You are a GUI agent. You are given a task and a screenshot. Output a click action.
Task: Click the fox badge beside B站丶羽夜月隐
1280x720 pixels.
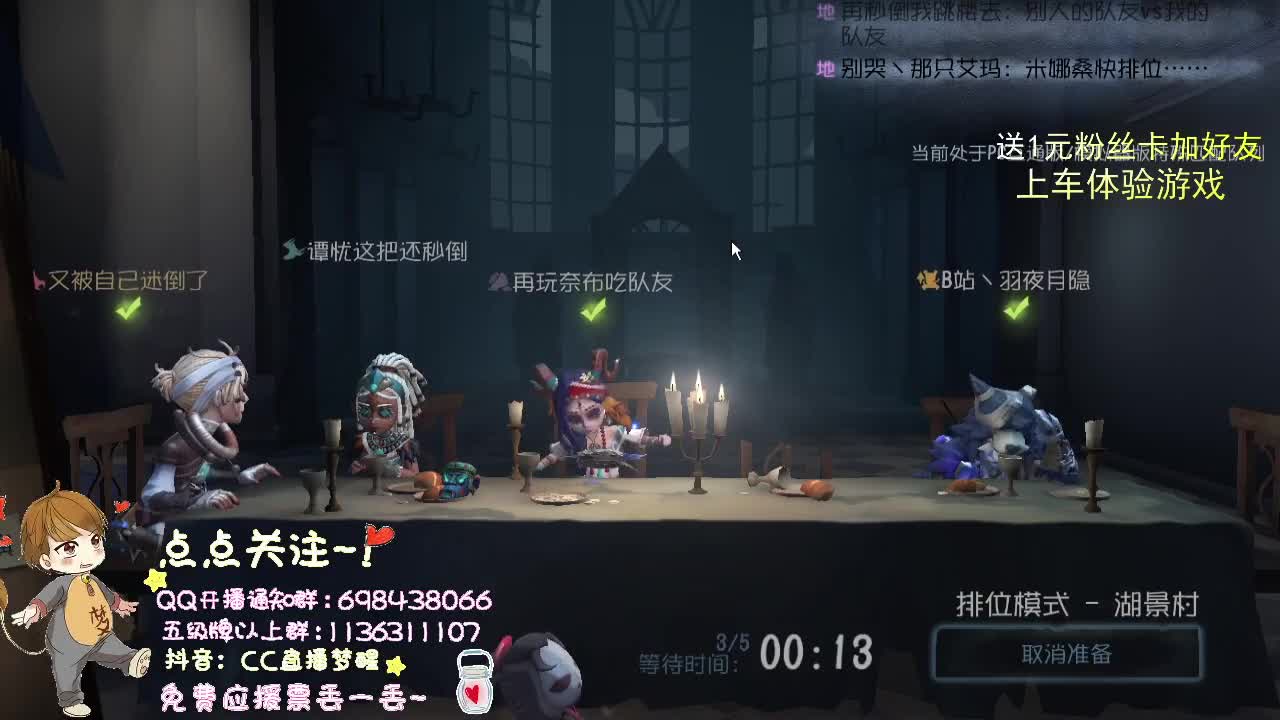[926, 282]
